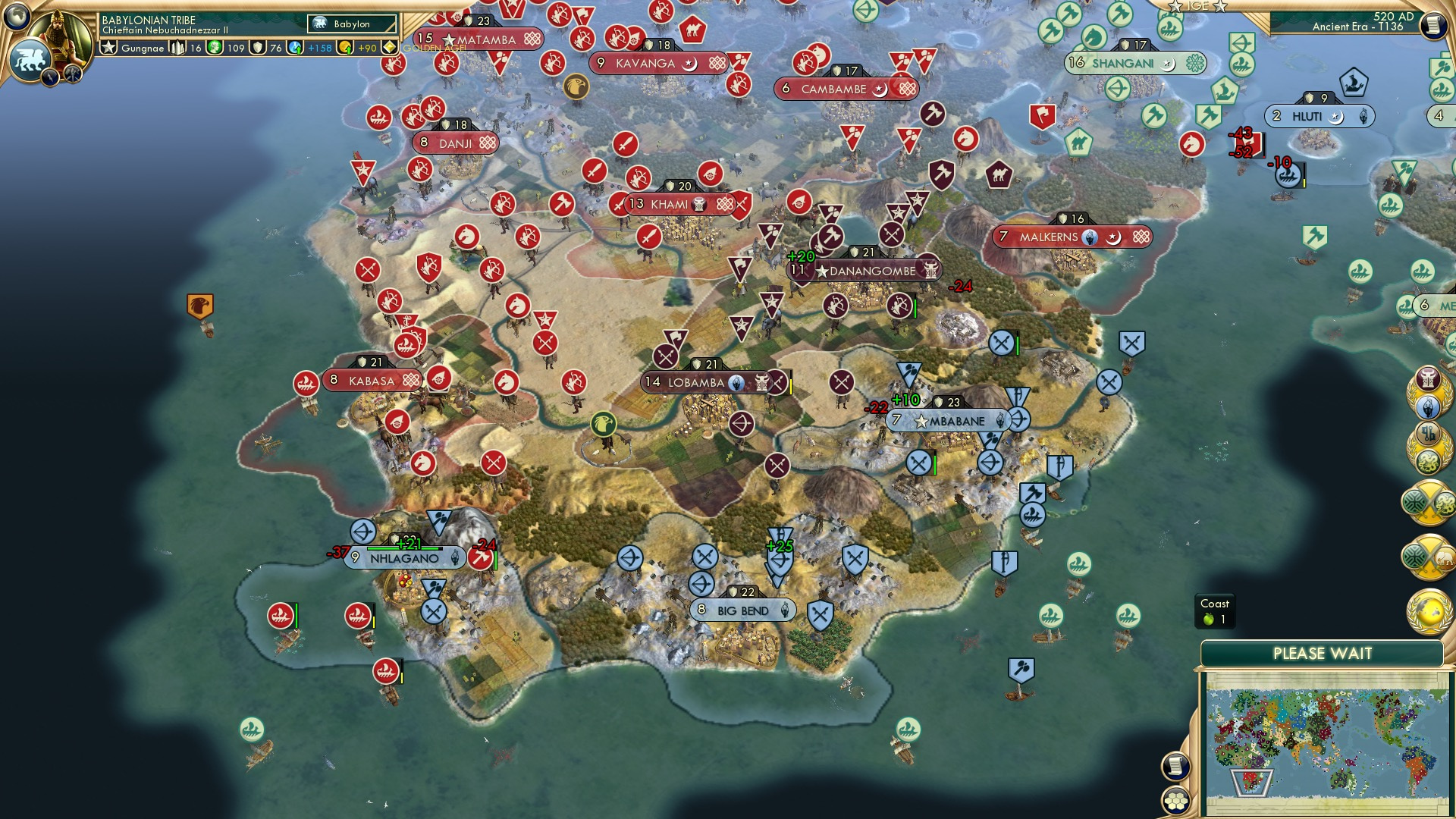Toggle the Golden Age diamond indicator
Image resolution: width=1456 pixels, height=819 pixels.
(388, 48)
